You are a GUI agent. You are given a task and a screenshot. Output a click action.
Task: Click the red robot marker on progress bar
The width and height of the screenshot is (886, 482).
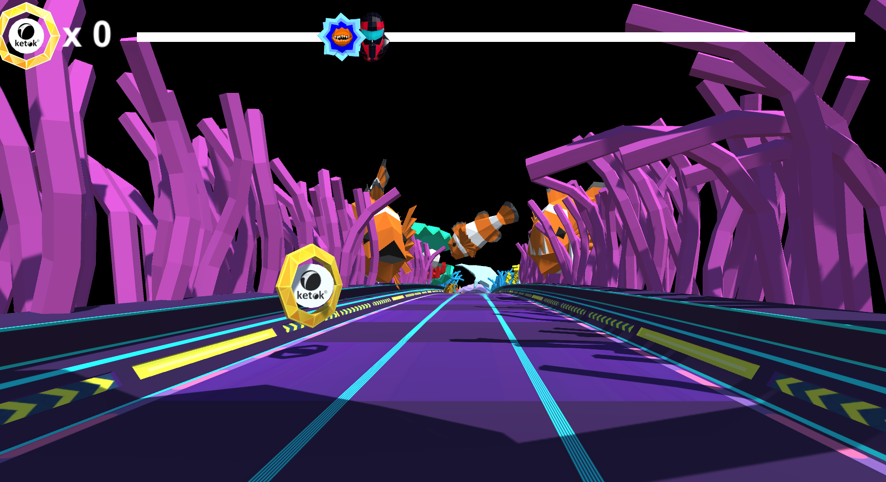pos(373,37)
